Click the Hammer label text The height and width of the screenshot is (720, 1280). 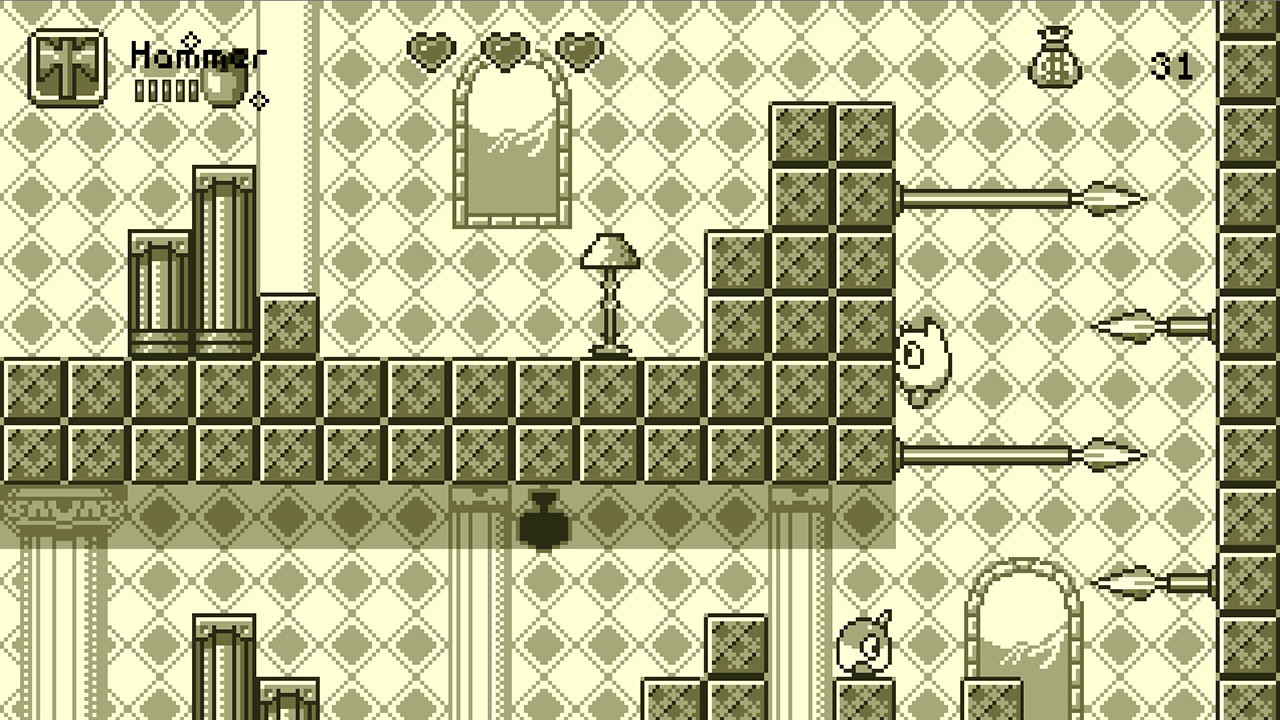(193, 57)
